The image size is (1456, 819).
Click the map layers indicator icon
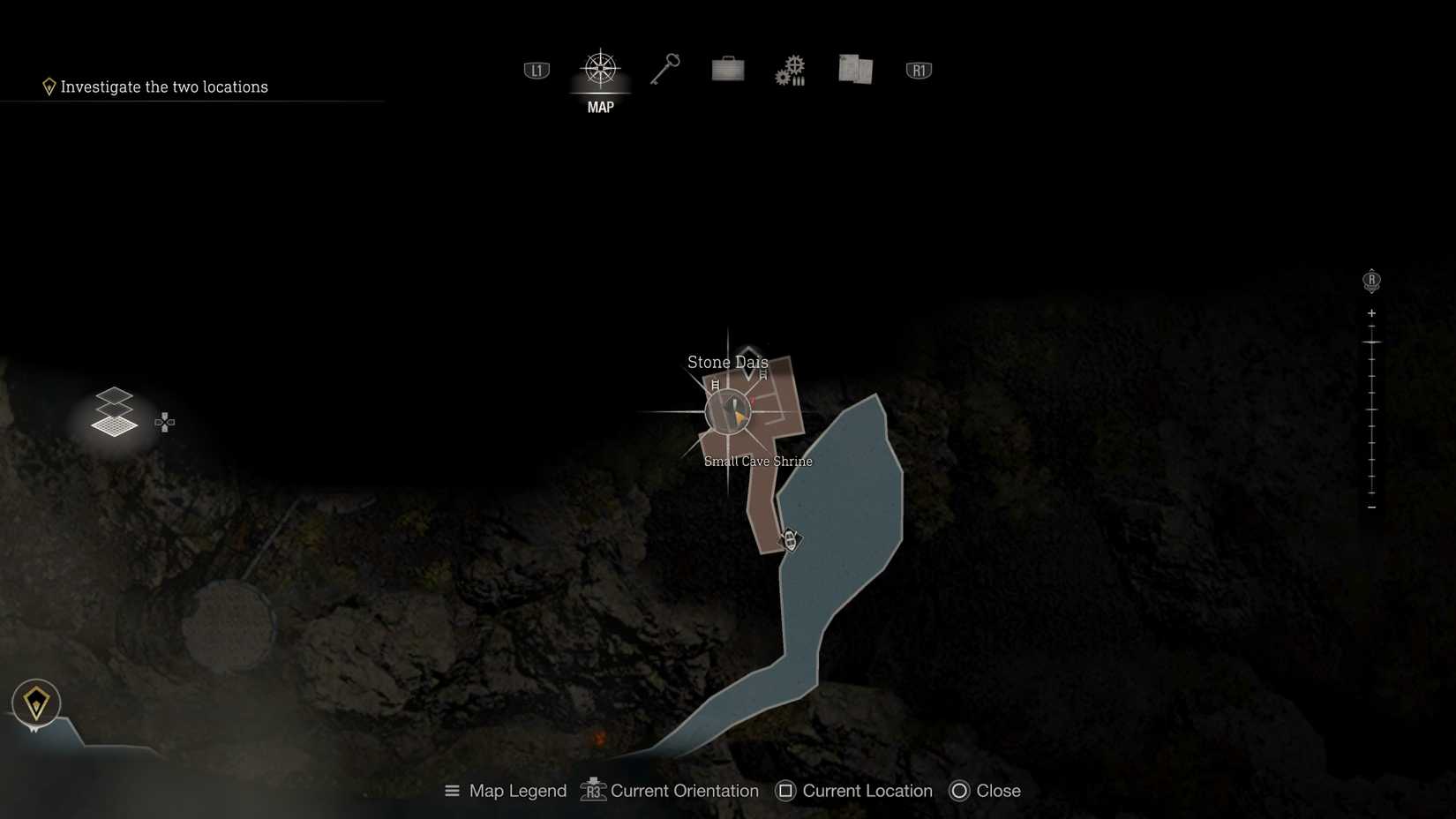115,412
